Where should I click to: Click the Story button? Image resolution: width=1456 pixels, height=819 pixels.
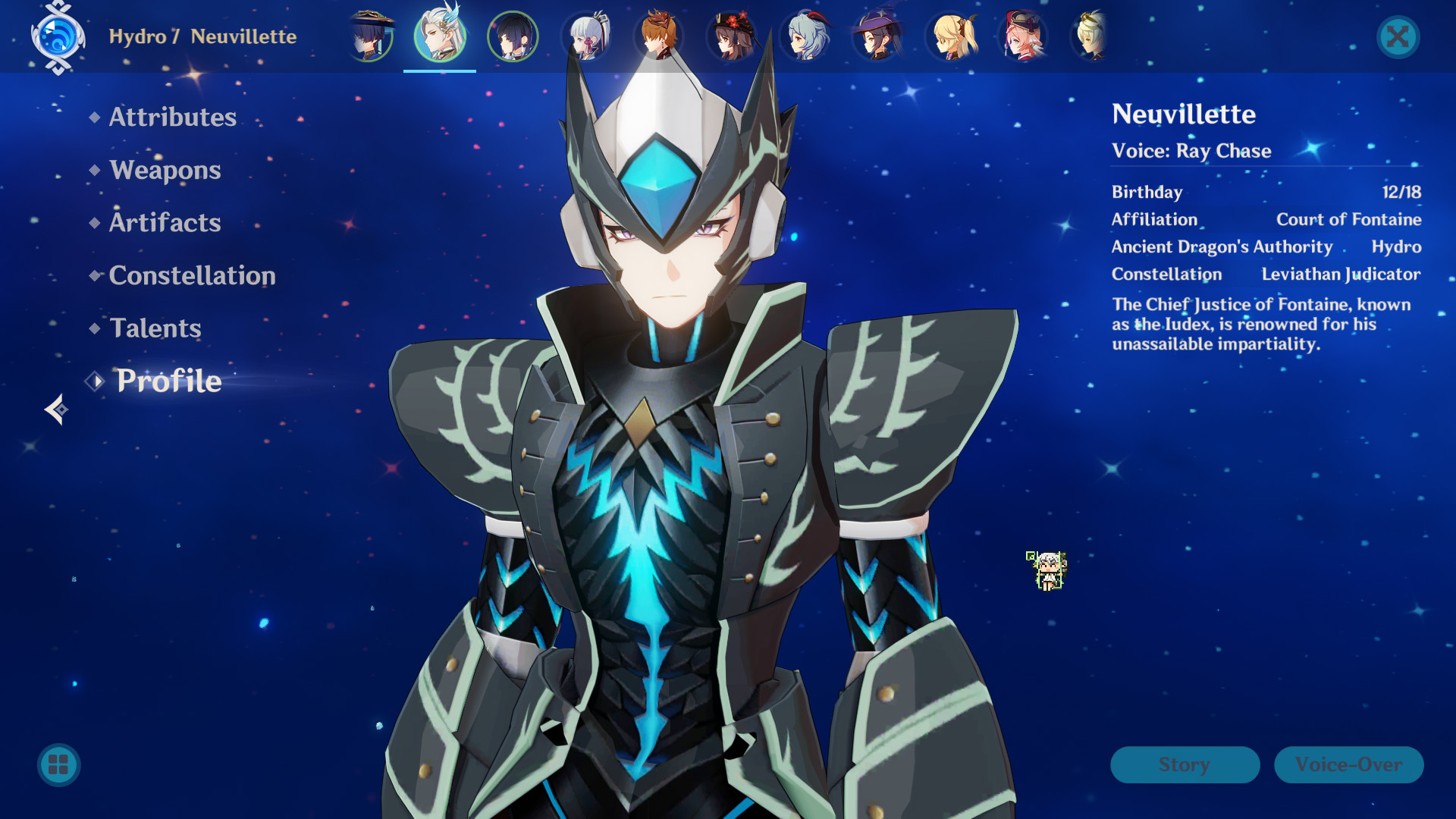(x=1185, y=764)
